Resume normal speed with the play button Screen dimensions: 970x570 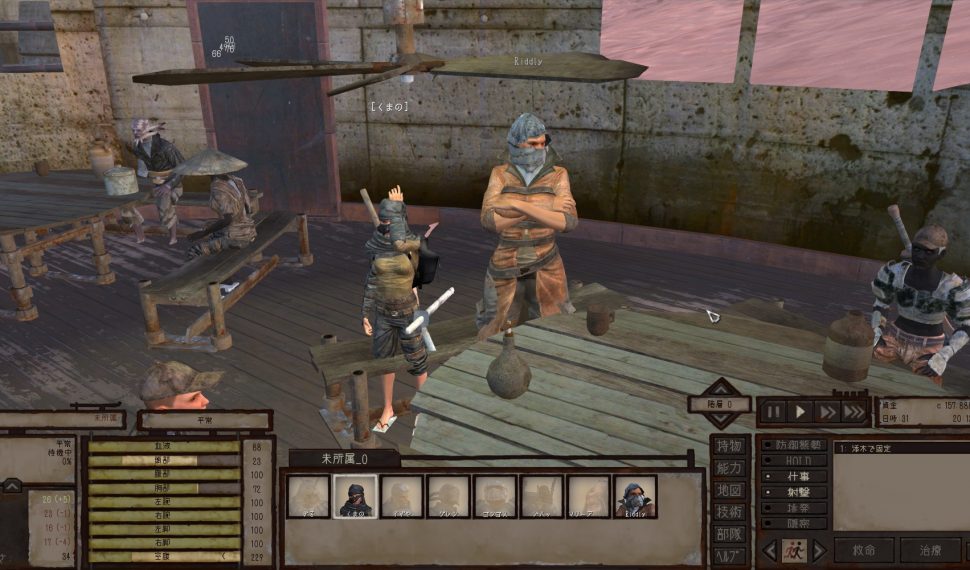click(x=800, y=411)
